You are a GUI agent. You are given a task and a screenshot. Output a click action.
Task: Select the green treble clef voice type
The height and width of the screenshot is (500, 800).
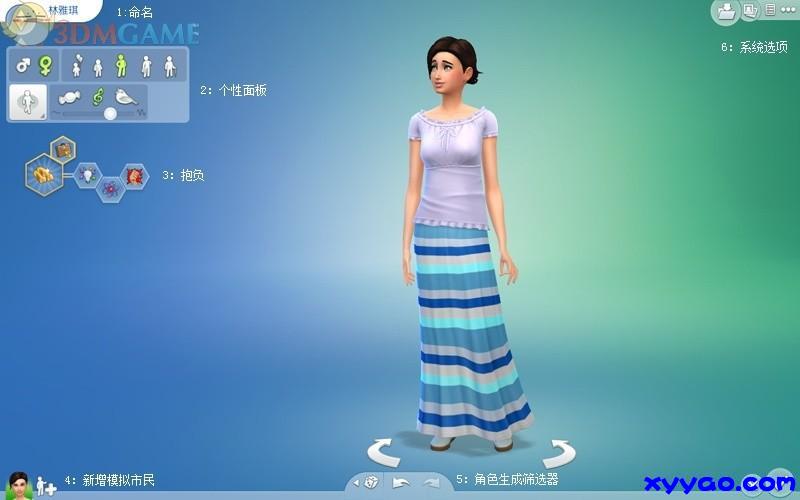[x=98, y=96]
